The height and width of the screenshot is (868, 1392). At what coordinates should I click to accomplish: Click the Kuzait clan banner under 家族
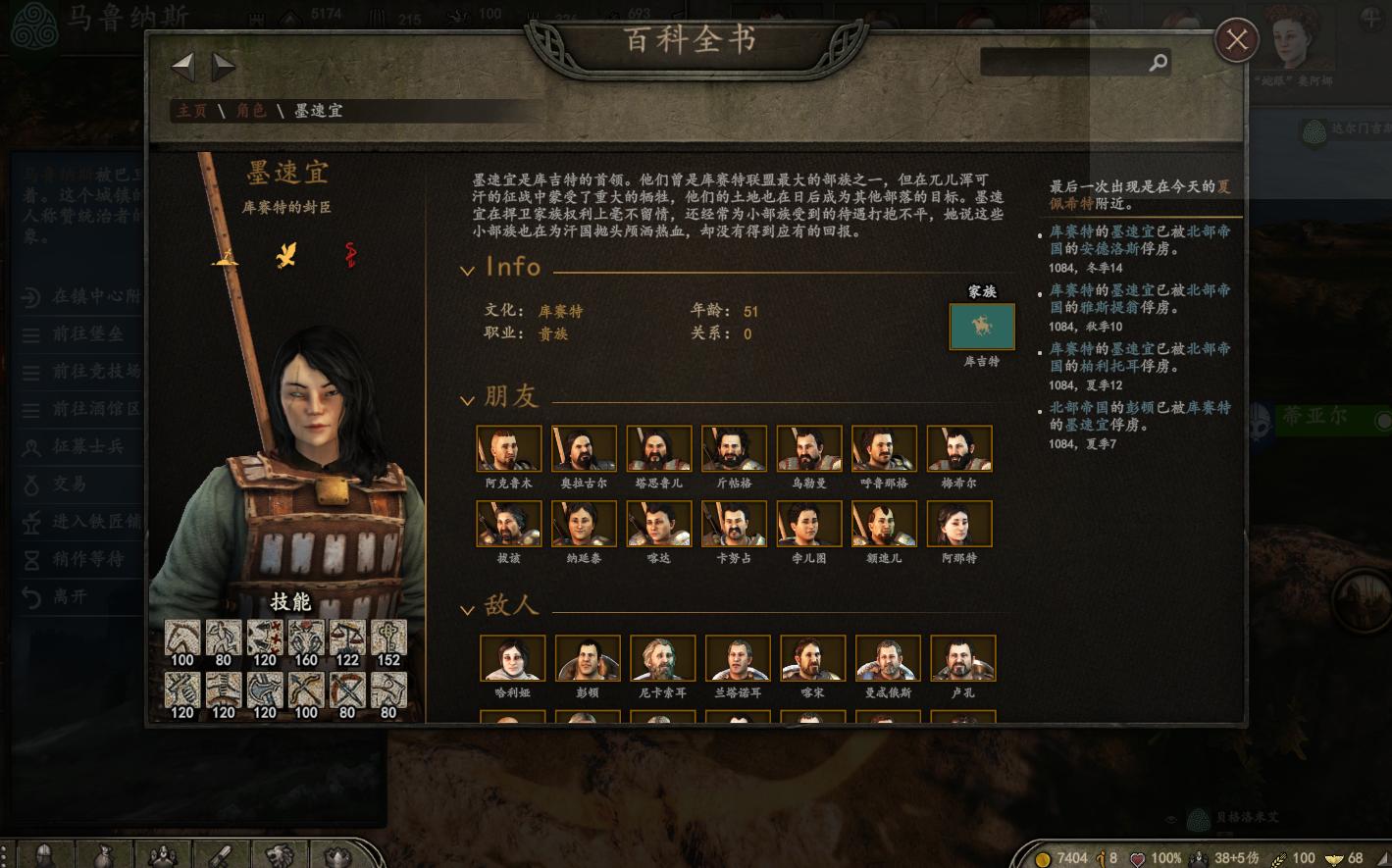[982, 327]
